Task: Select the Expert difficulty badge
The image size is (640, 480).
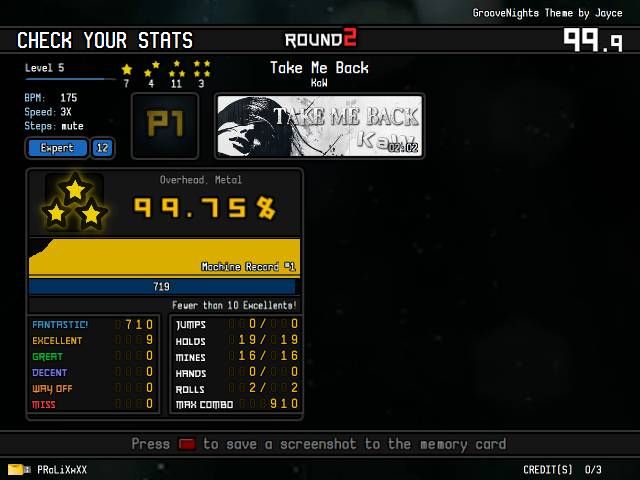Action: coord(57,148)
